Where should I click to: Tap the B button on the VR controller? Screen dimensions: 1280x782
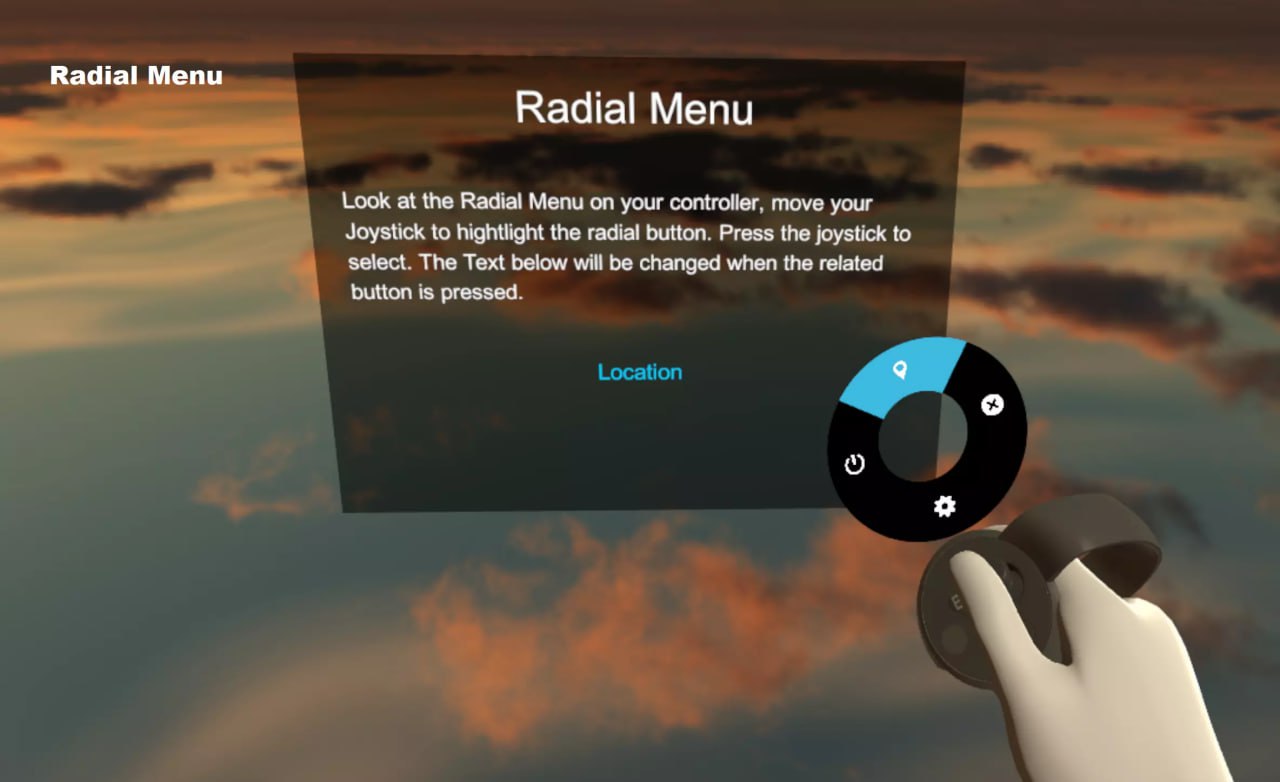pos(957,601)
